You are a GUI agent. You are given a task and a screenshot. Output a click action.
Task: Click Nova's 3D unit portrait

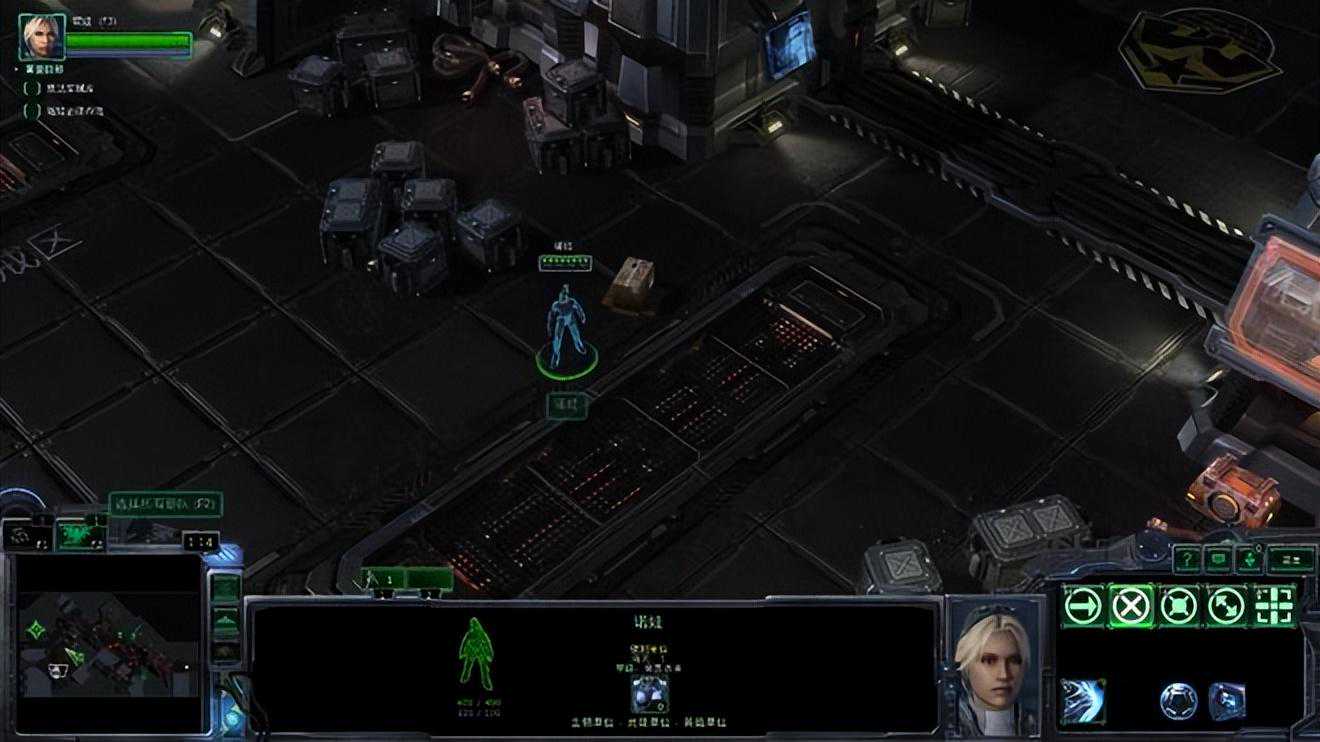(x=992, y=662)
